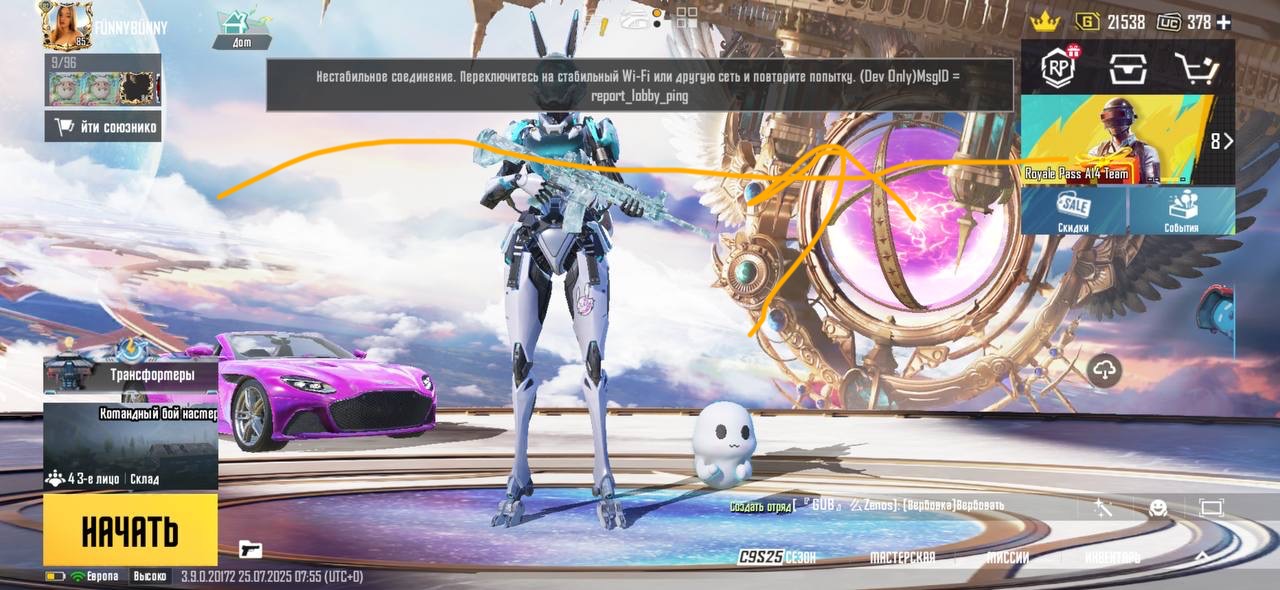Open the Инвентарь inventory tab
The image size is (1280, 590).
1112,557
